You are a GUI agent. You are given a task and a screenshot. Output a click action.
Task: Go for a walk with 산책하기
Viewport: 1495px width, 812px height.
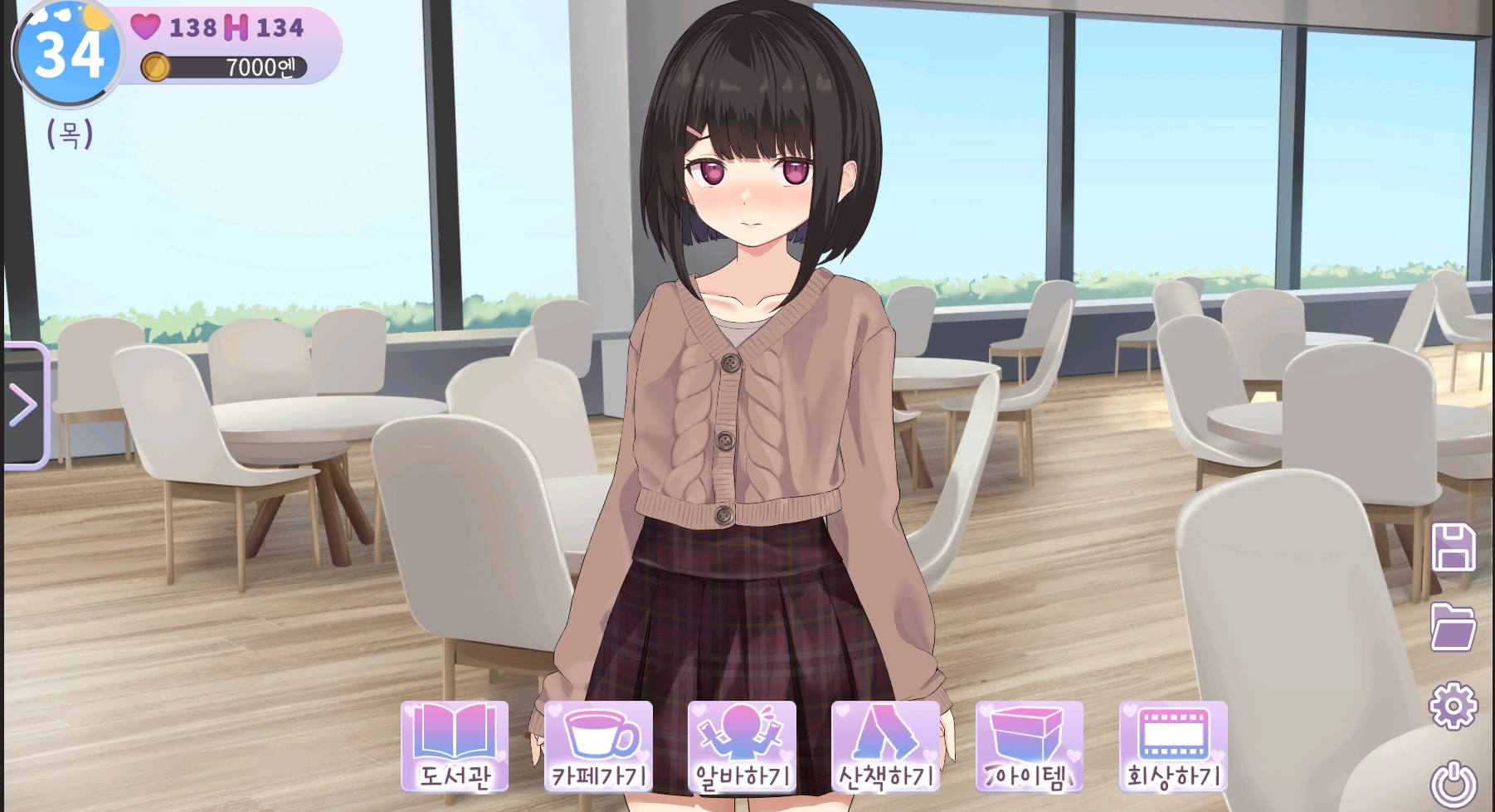[x=885, y=746]
